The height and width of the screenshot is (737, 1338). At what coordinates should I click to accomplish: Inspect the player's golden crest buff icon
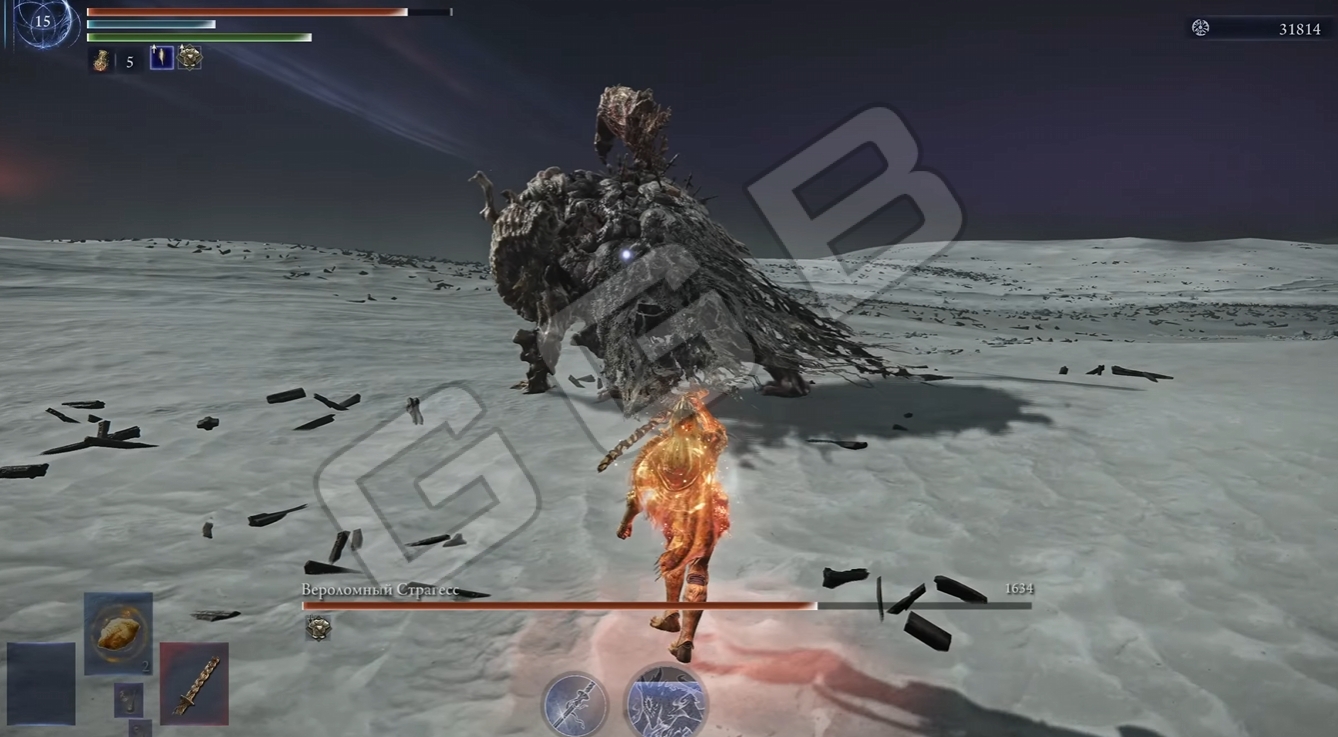point(189,58)
